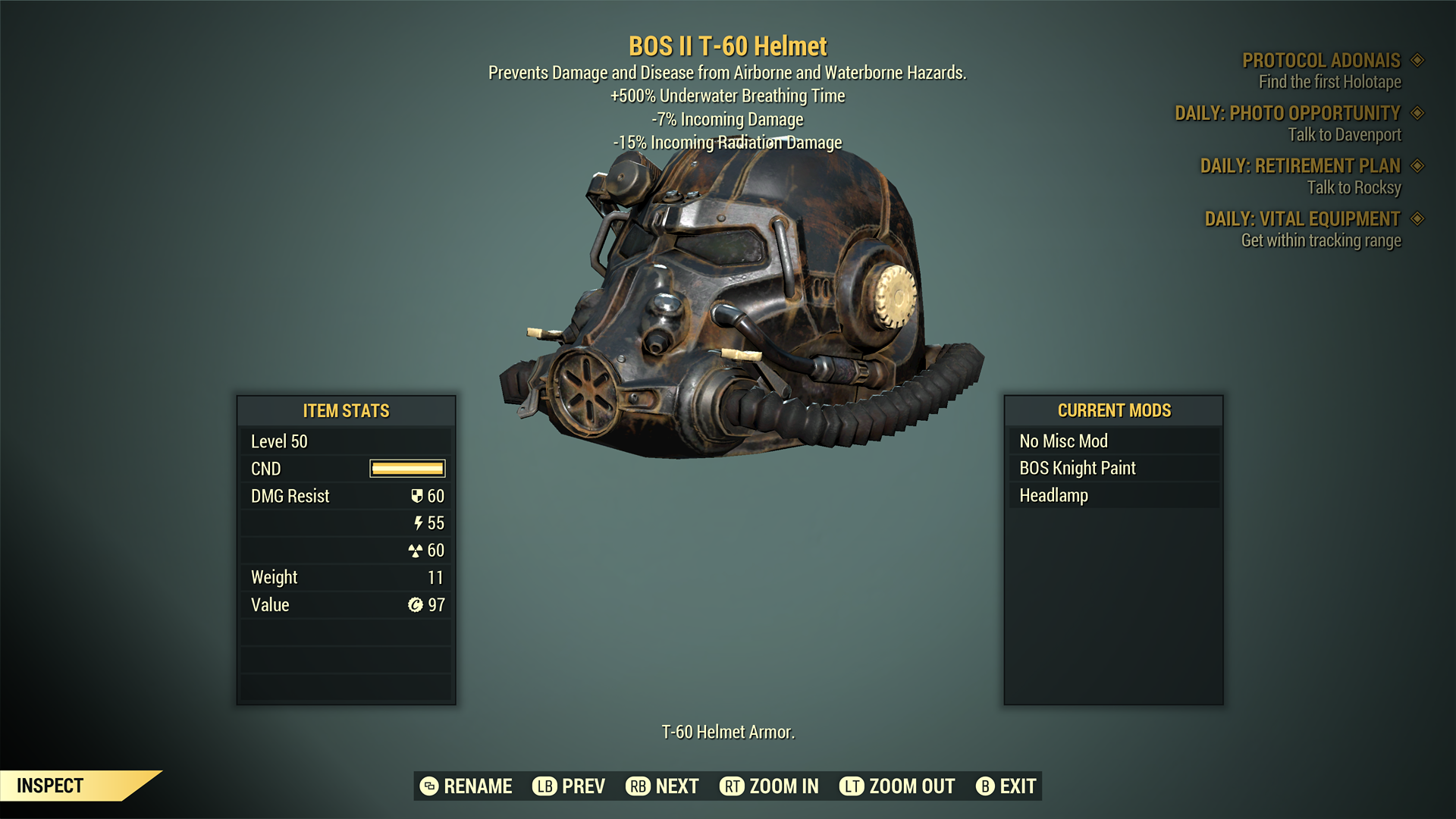Click the caps icon beside the Value stat
Screen dimensions: 1456x819
tap(416, 604)
